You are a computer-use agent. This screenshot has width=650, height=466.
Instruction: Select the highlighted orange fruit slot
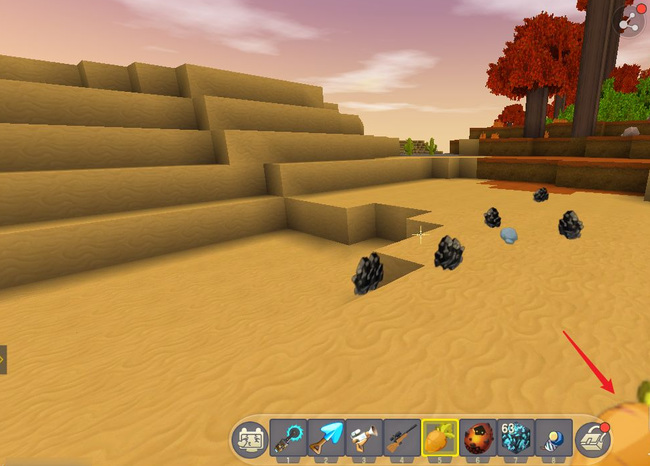coord(440,438)
